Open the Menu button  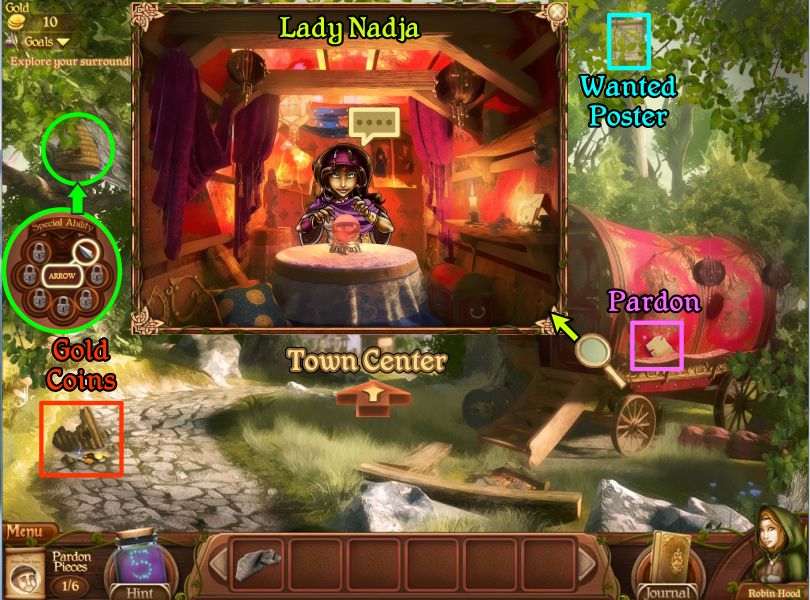tap(28, 532)
